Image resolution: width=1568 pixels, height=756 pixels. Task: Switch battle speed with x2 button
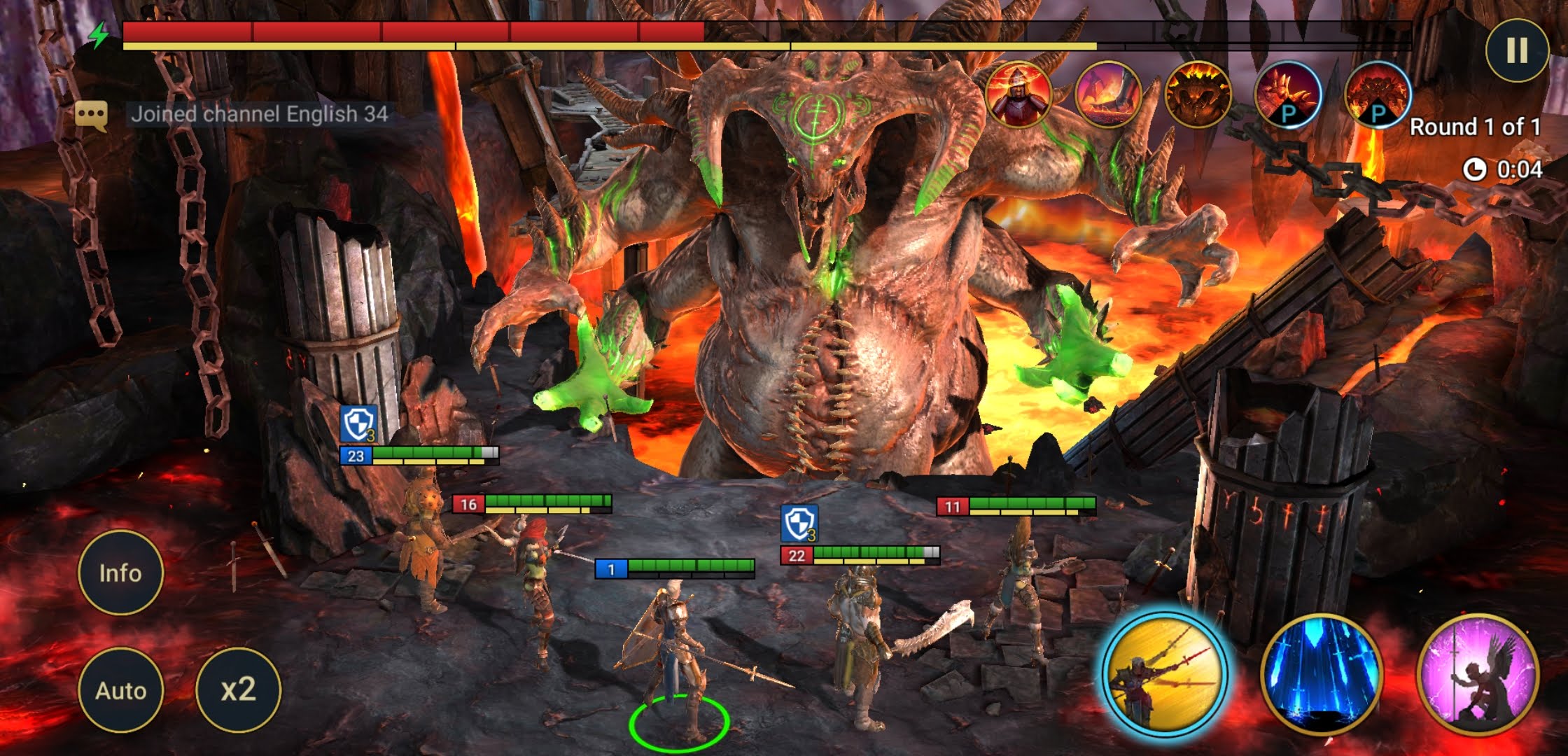pyautogui.click(x=238, y=690)
